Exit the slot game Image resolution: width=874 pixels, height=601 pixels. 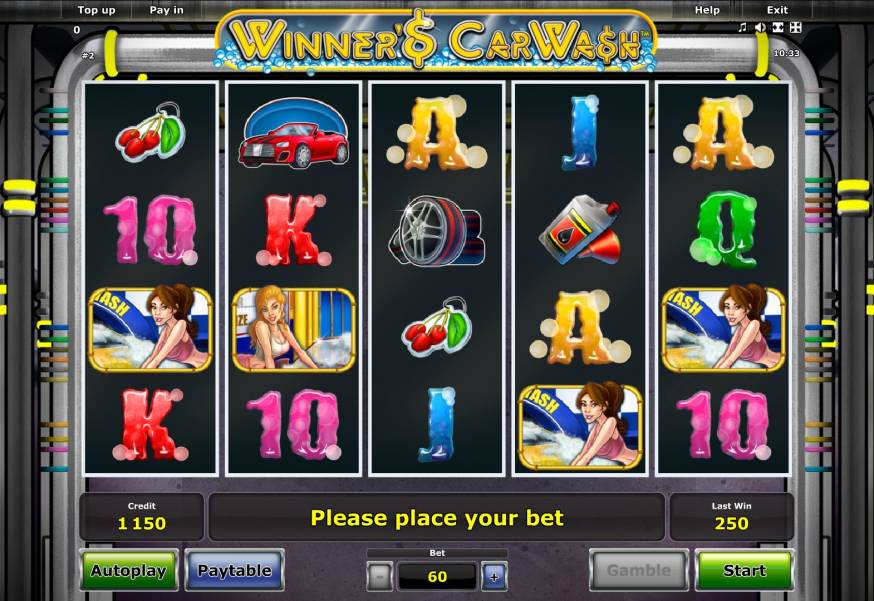777,10
